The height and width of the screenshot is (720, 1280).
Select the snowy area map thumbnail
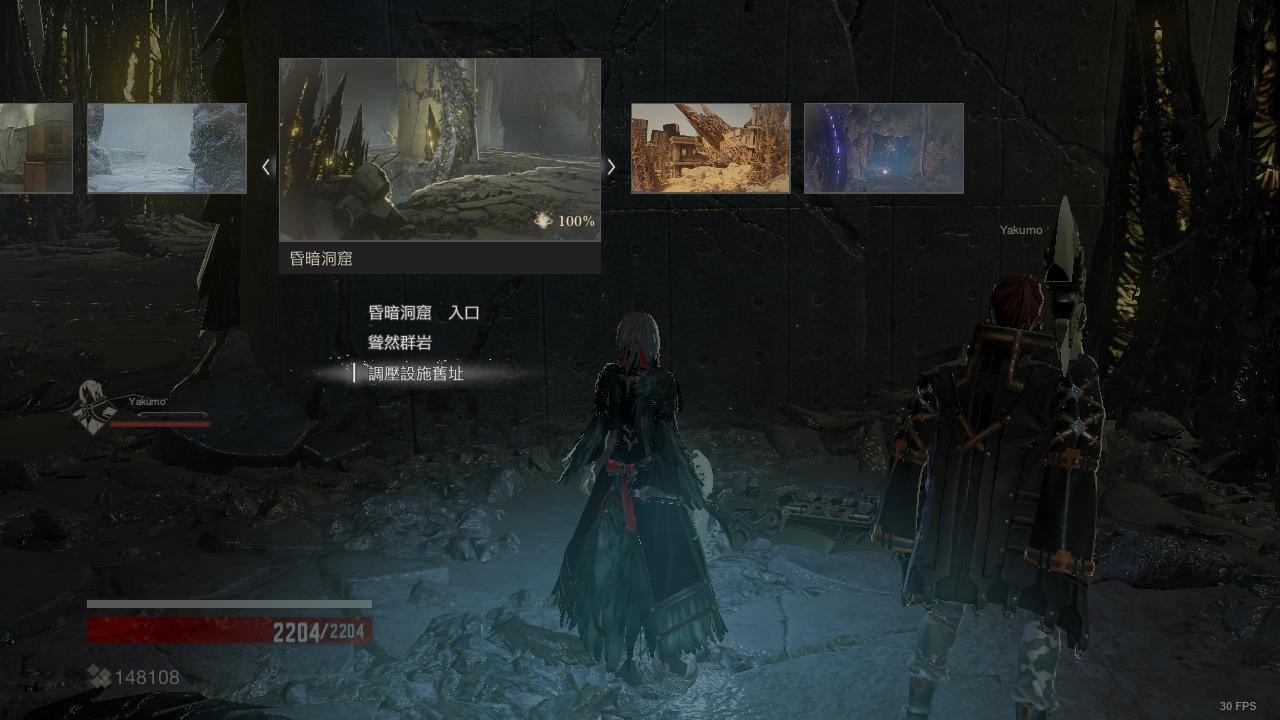click(x=166, y=147)
